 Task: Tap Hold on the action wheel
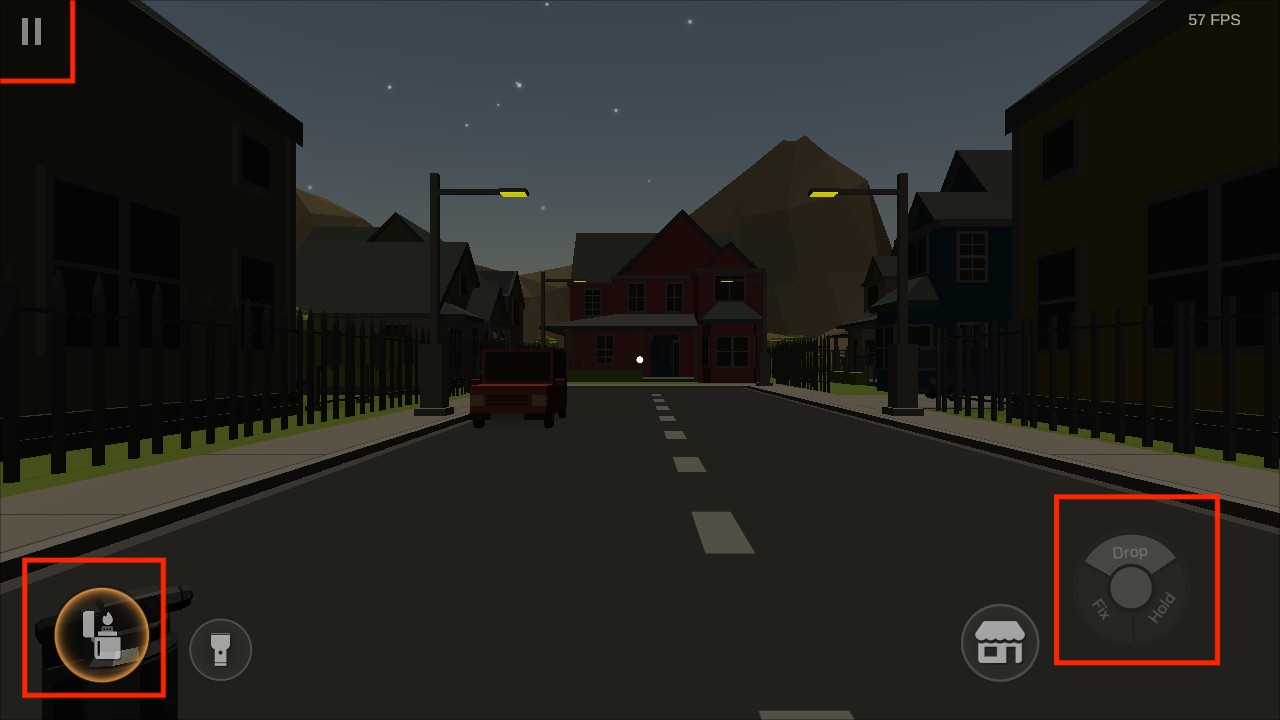(x=1162, y=608)
